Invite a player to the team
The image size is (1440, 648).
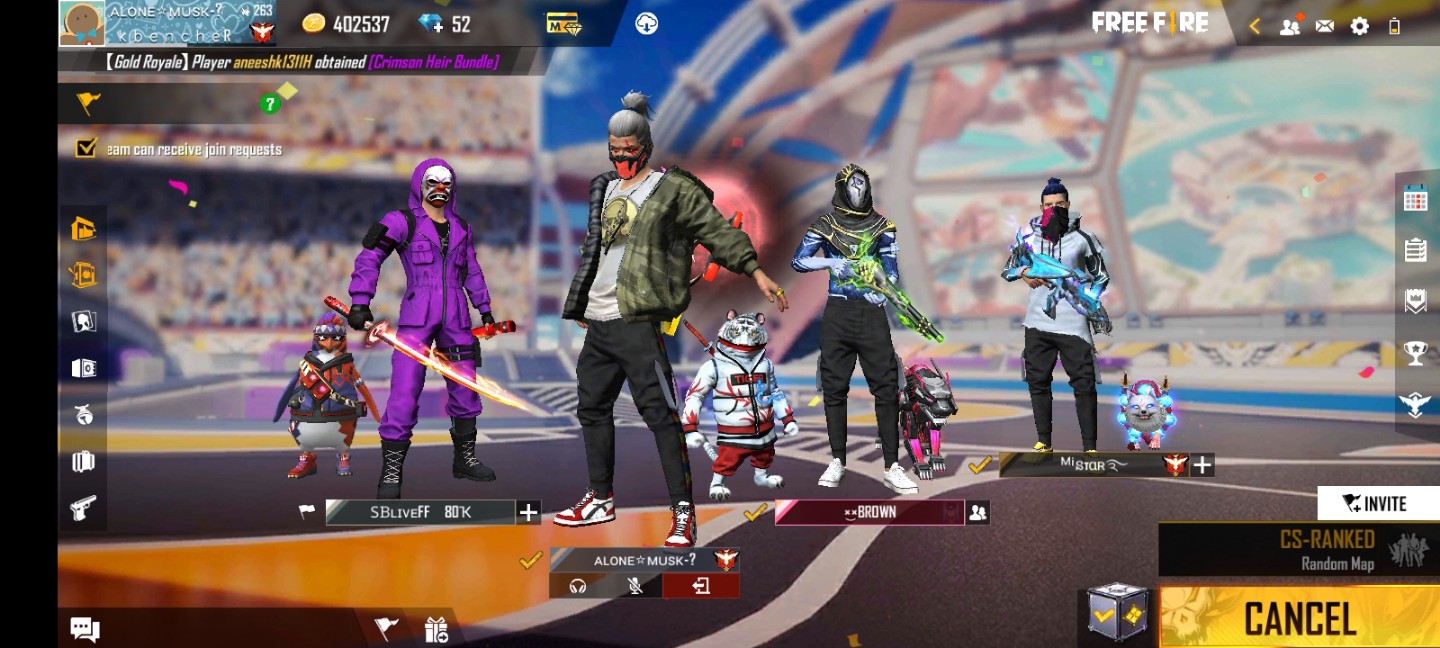click(x=1377, y=503)
